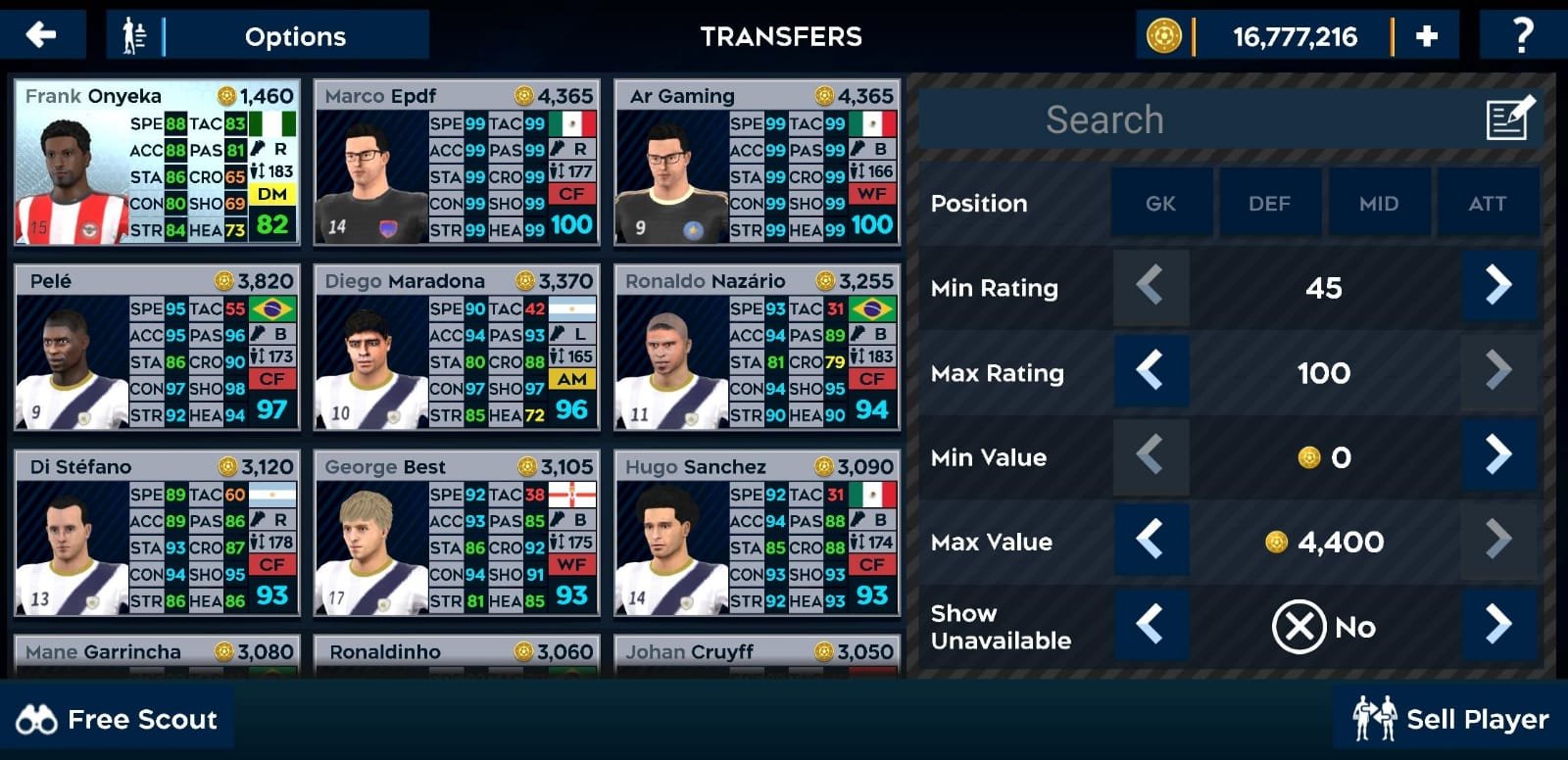Filter by ATT position
The image size is (1568, 760).
(1487, 204)
